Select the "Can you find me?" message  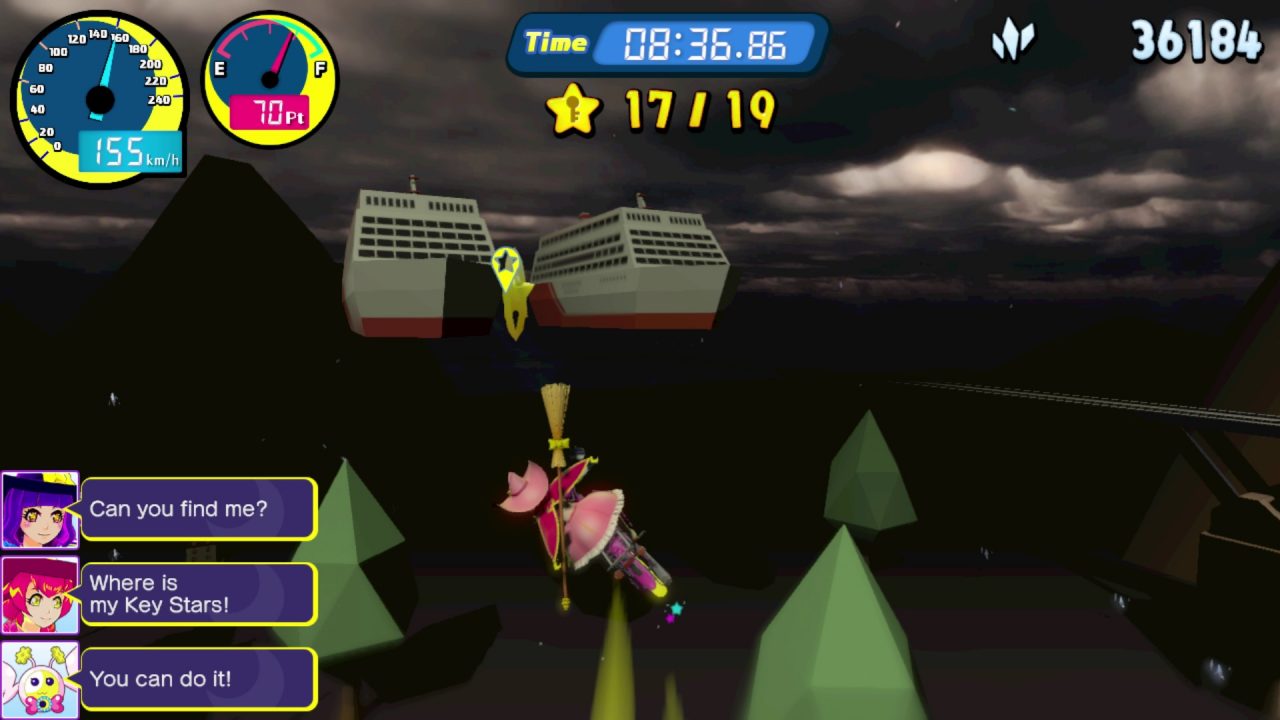pyautogui.click(x=198, y=509)
